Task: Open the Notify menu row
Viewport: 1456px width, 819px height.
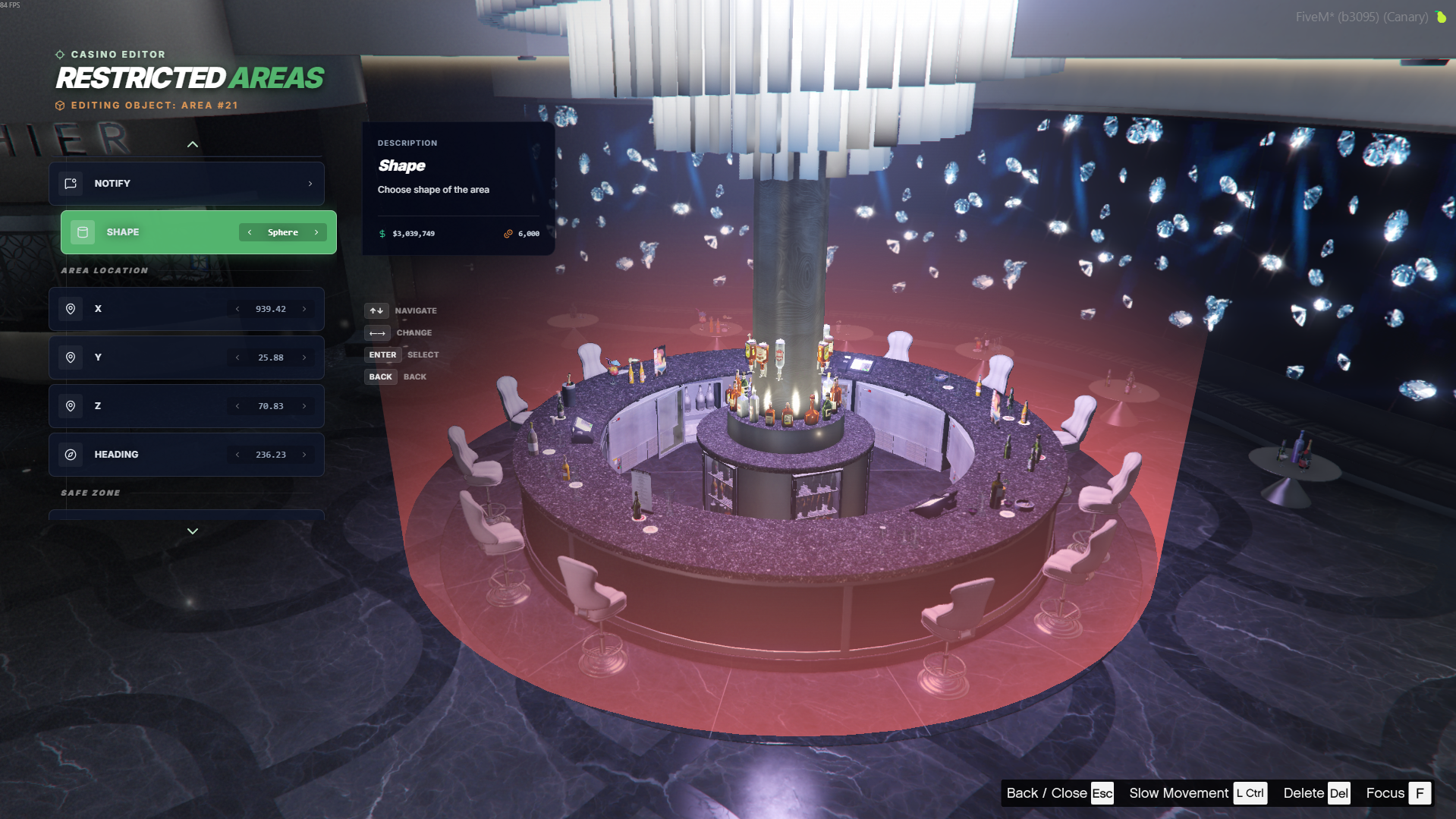Action: pyautogui.click(x=187, y=184)
